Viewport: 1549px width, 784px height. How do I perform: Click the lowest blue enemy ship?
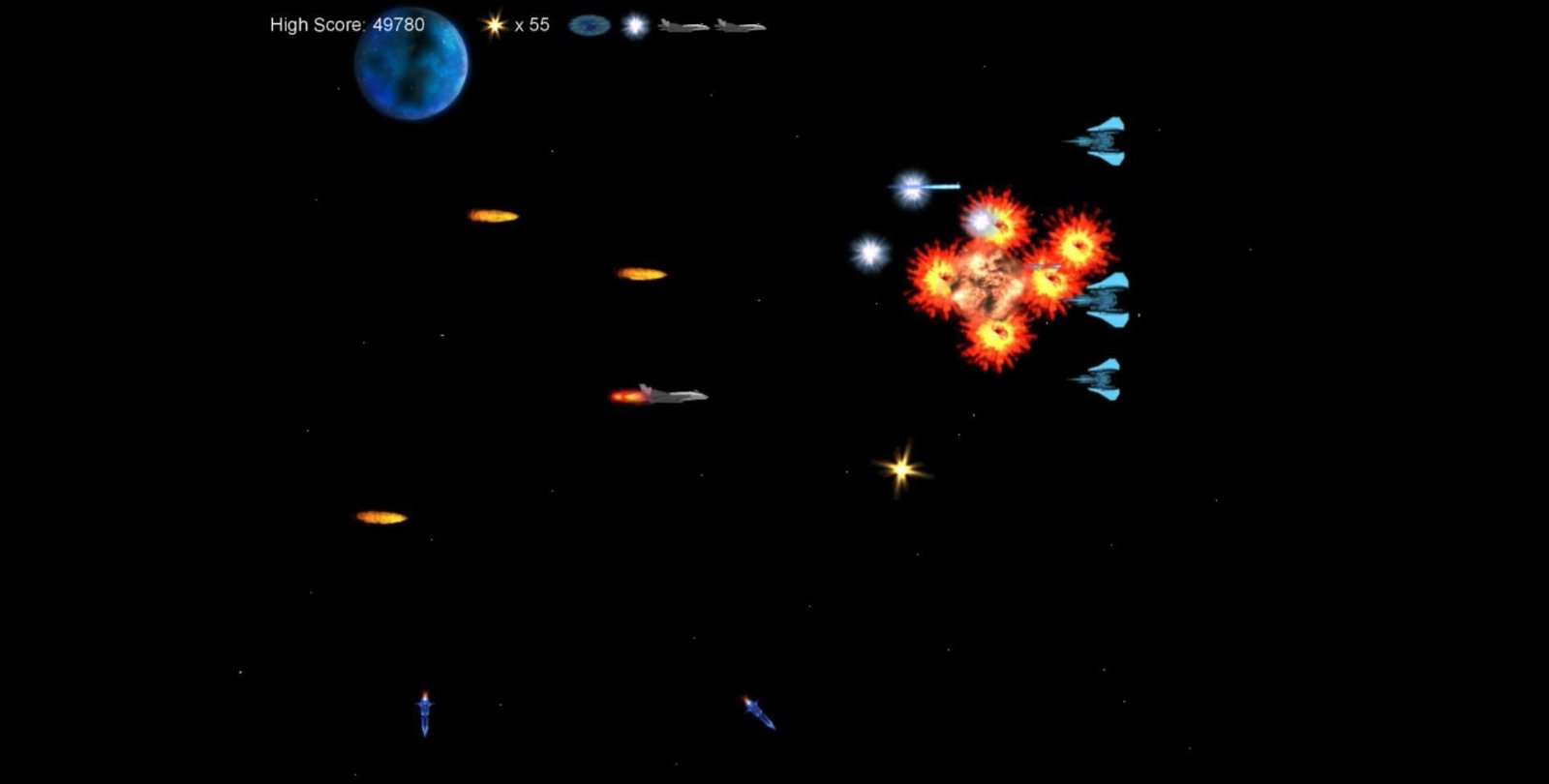pyautogui.click(x=1103, y=377)
